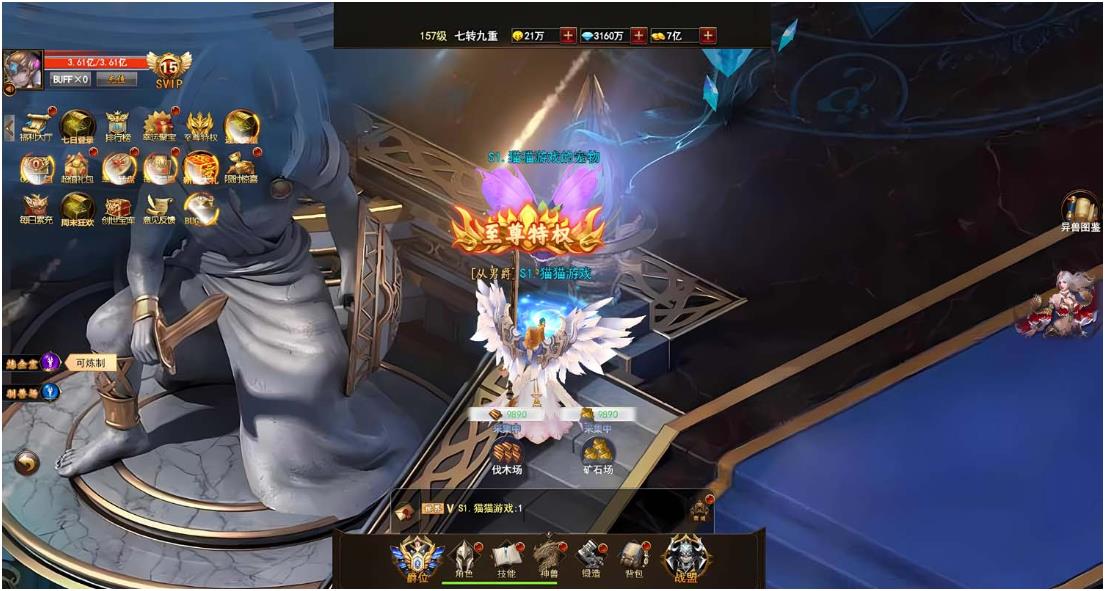This screenshot has height=591, width=1105.
Task: Open the 创世宝库 treasure vault
Action: (118, 207)
